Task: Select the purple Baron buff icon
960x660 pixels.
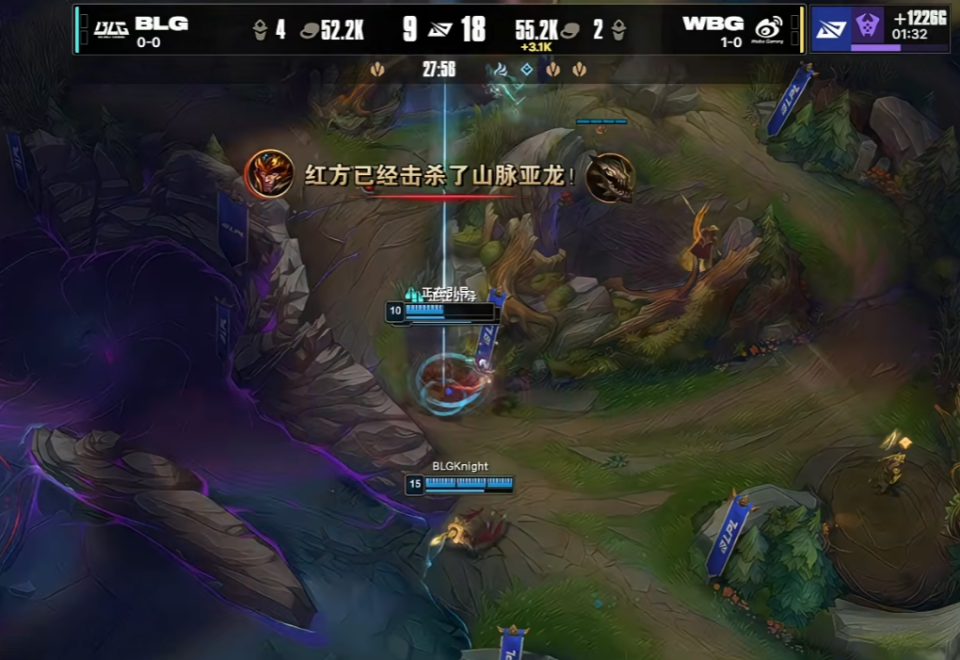Action: coord(867,24)
